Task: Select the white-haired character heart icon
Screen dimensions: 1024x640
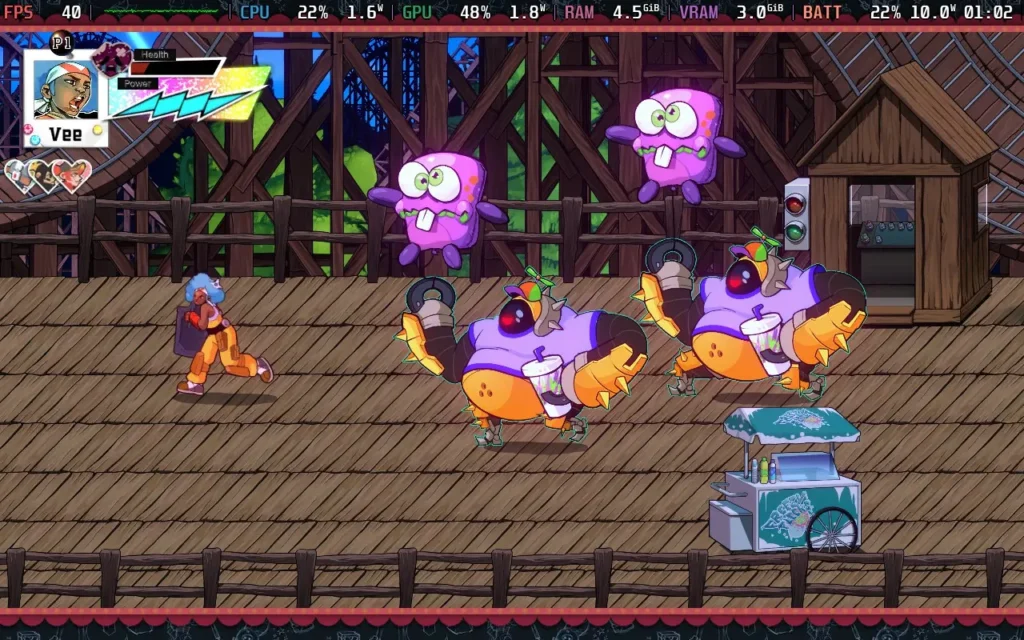Action: pyautogui.click(x=20, y=174)
